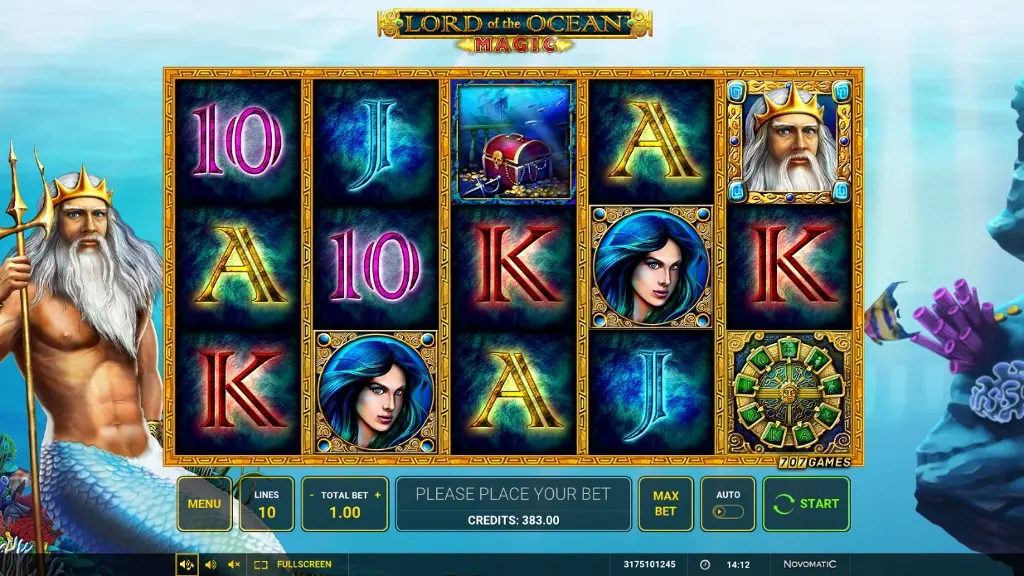Click the LINES selector showing 10
The width and height of the screenshot is (1024, 576).
tap(266, 504)
